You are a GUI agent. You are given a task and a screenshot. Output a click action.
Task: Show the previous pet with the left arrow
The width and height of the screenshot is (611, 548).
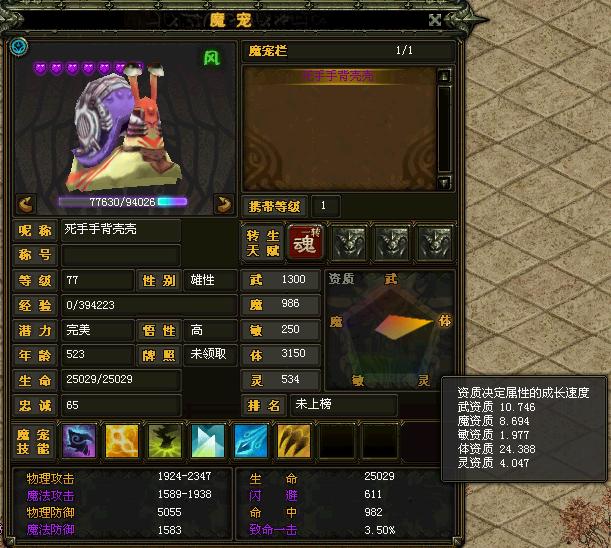tap(26, 203)
